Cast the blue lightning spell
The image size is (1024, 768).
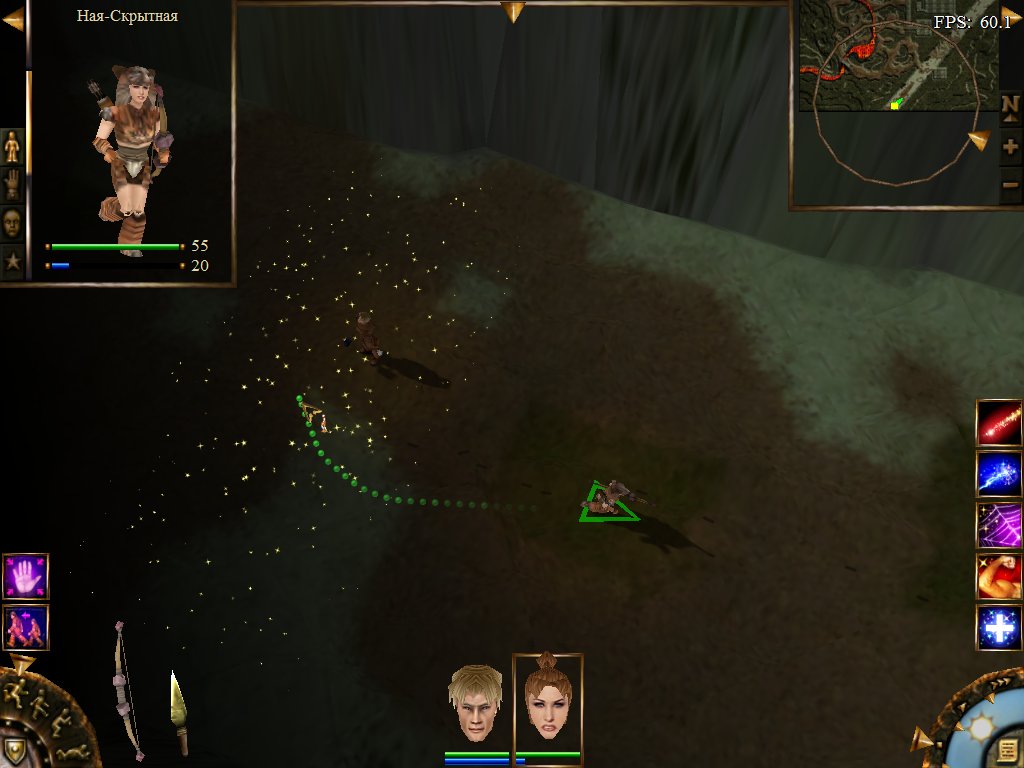[999, 474]
